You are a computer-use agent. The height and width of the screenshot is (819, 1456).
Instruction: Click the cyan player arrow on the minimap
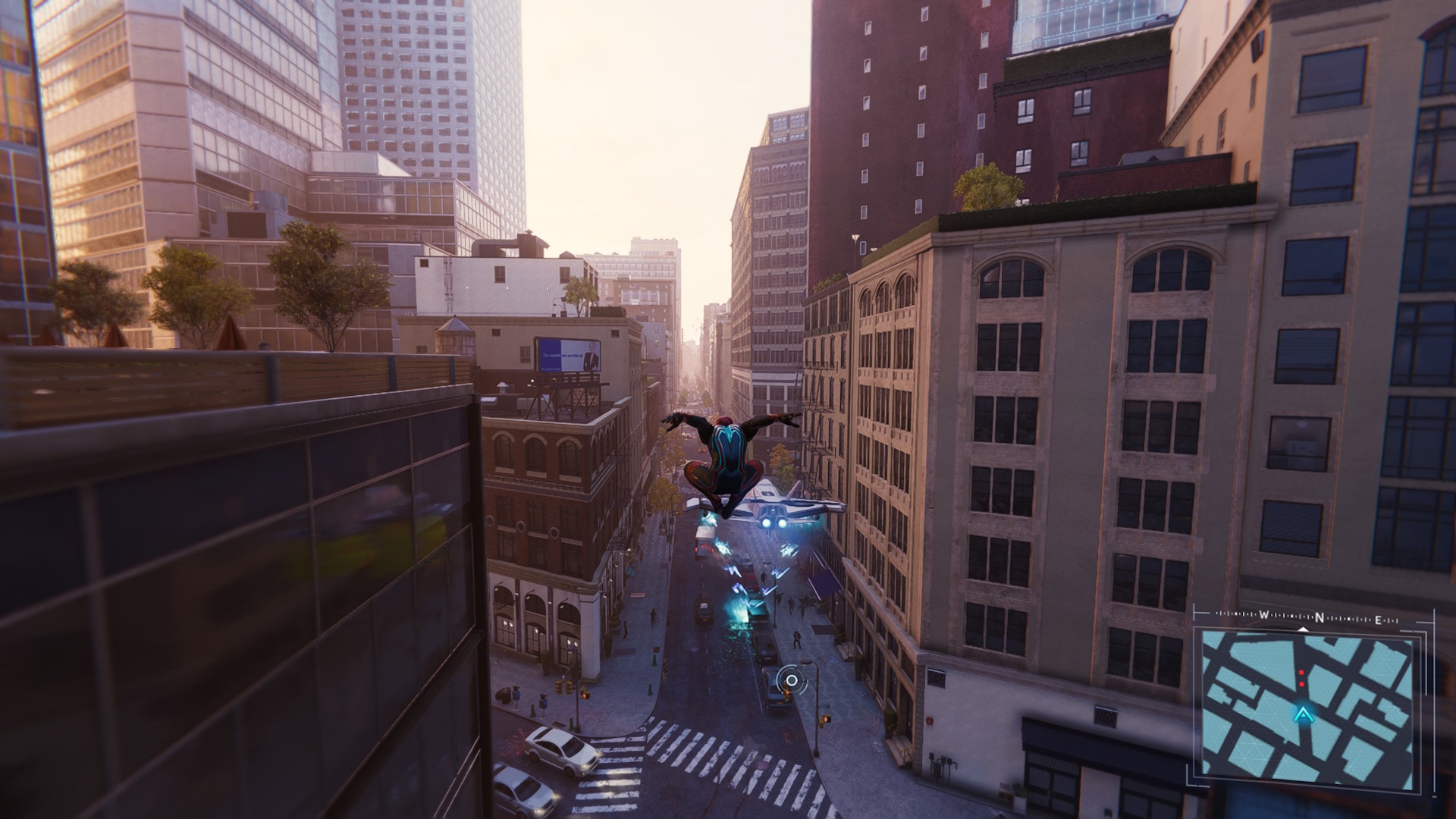point(1303,714)
